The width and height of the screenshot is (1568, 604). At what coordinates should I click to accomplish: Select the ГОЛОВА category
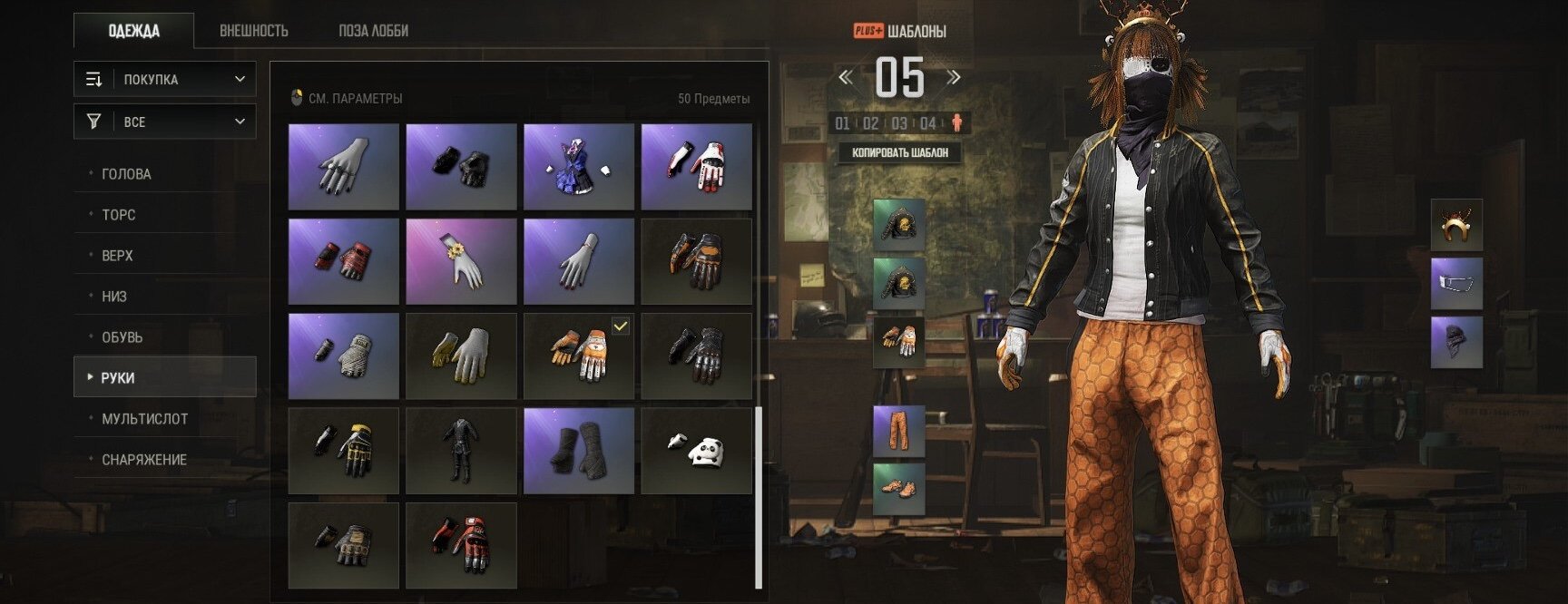tap(127, 174)
